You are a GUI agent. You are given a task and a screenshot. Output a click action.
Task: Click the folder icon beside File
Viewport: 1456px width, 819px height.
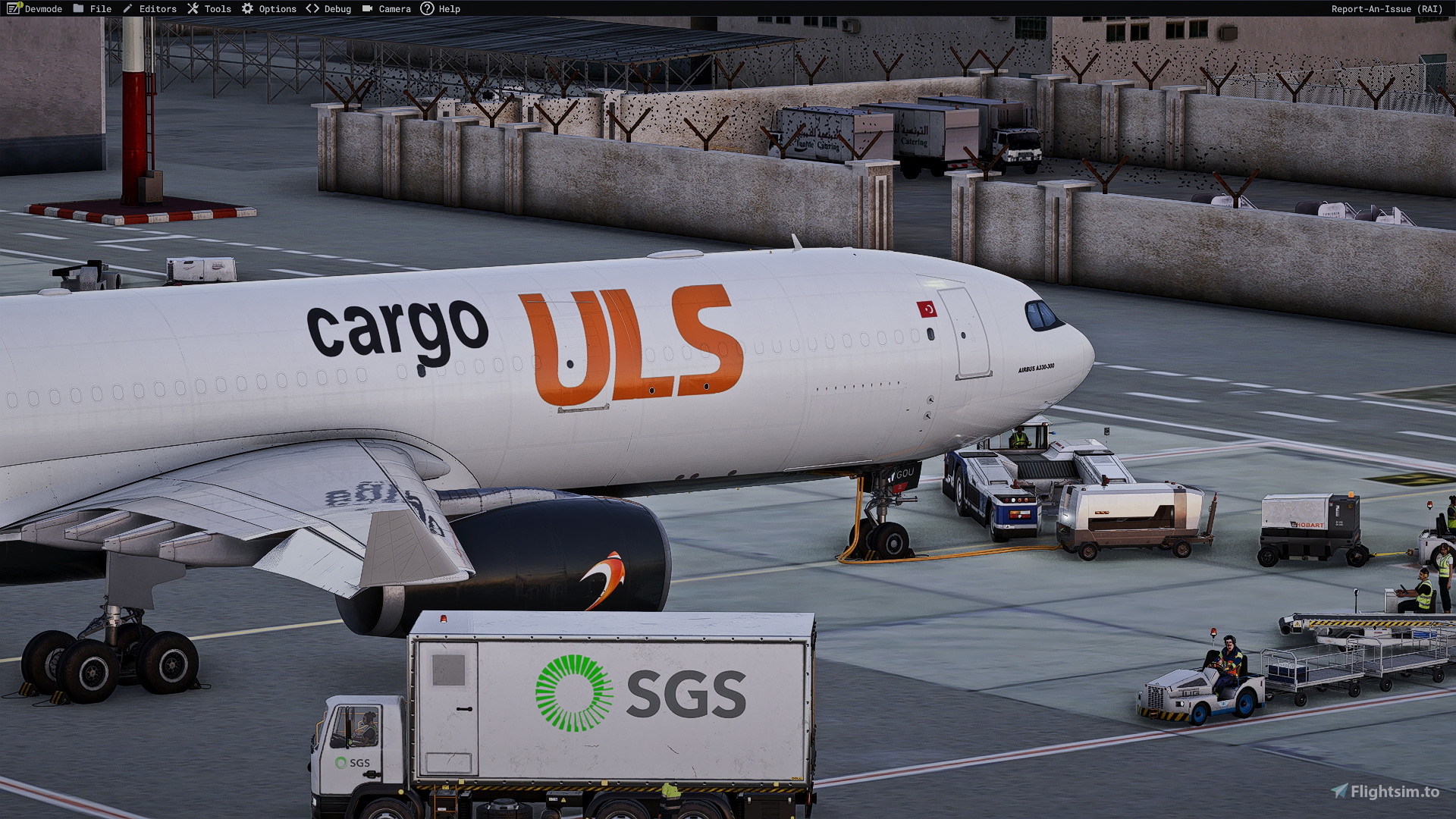point(79,8)
